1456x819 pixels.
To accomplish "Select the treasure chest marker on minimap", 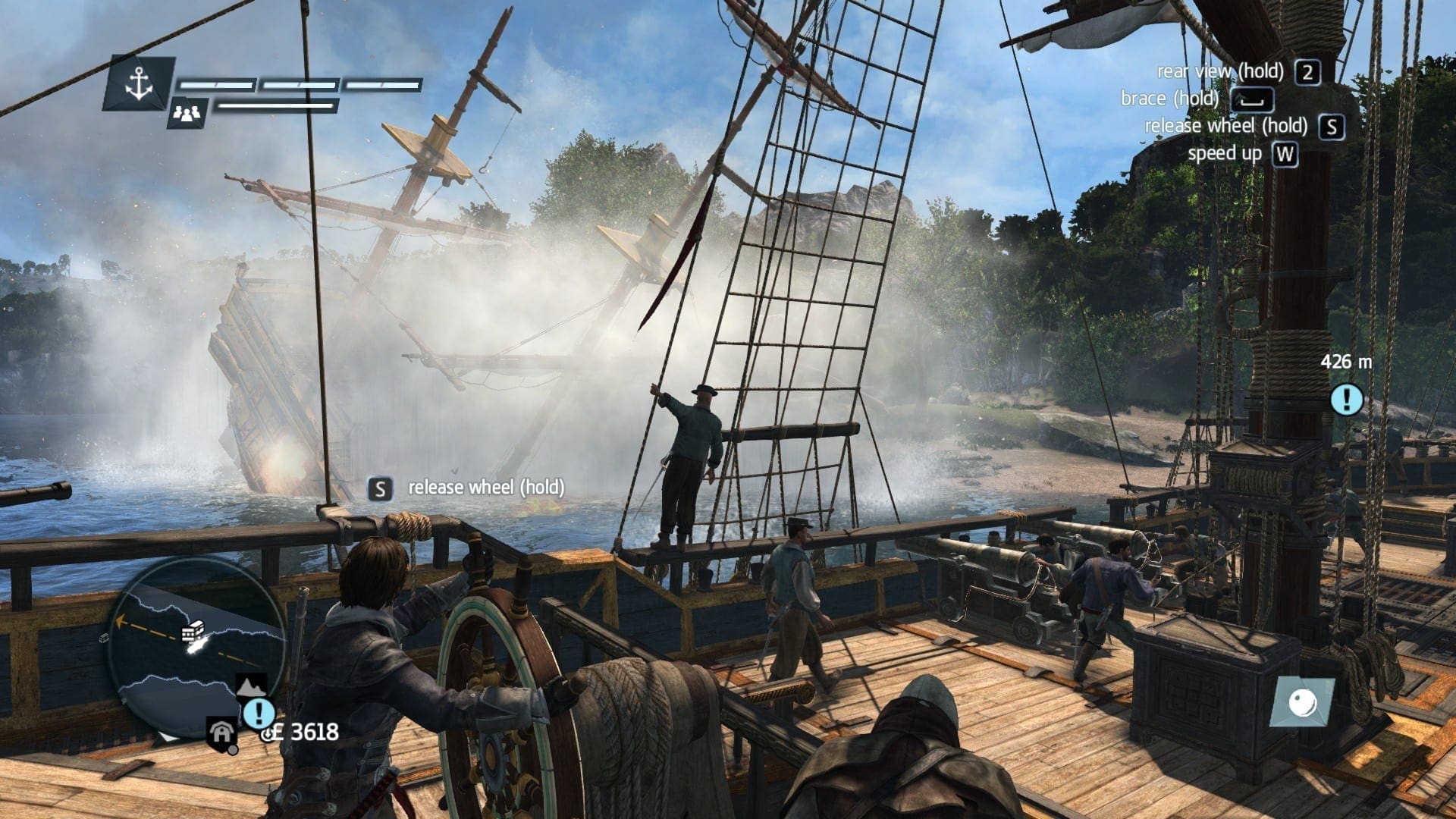I will tap(194, 631).
